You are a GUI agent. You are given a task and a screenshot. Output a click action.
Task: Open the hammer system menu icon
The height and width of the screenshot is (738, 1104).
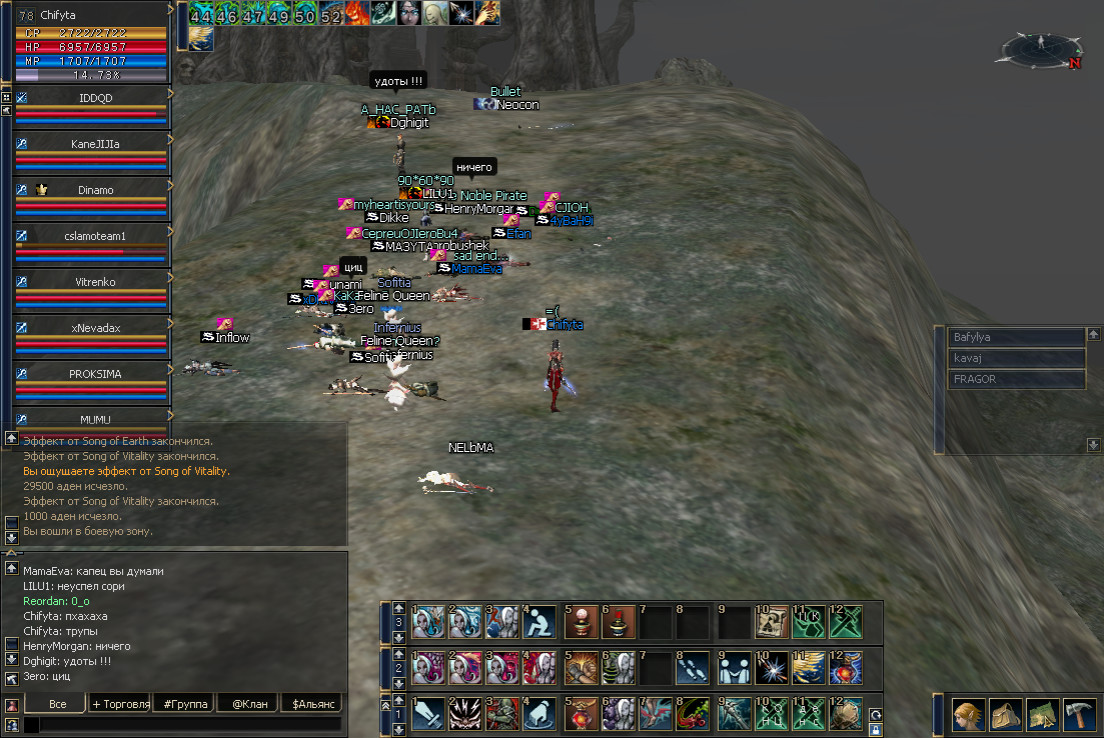[1079, 714]
